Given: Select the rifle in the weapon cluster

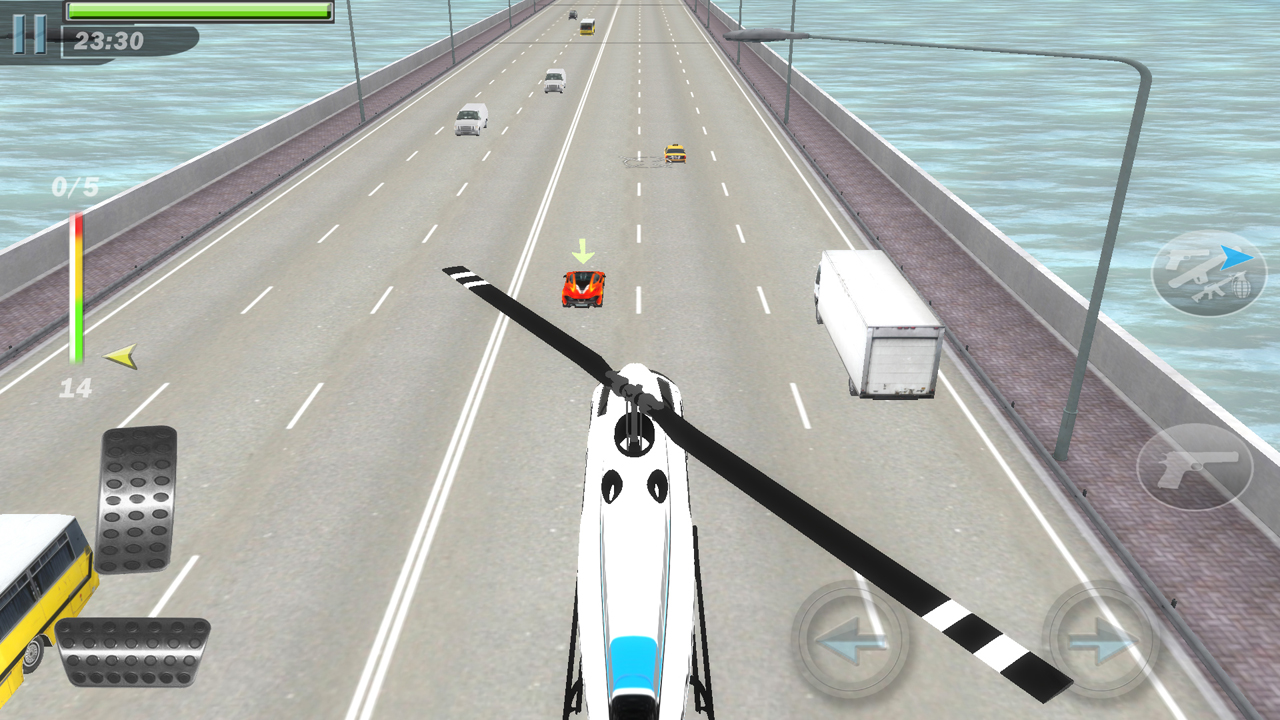Looking at the screenshot, I should point(1207,291).
